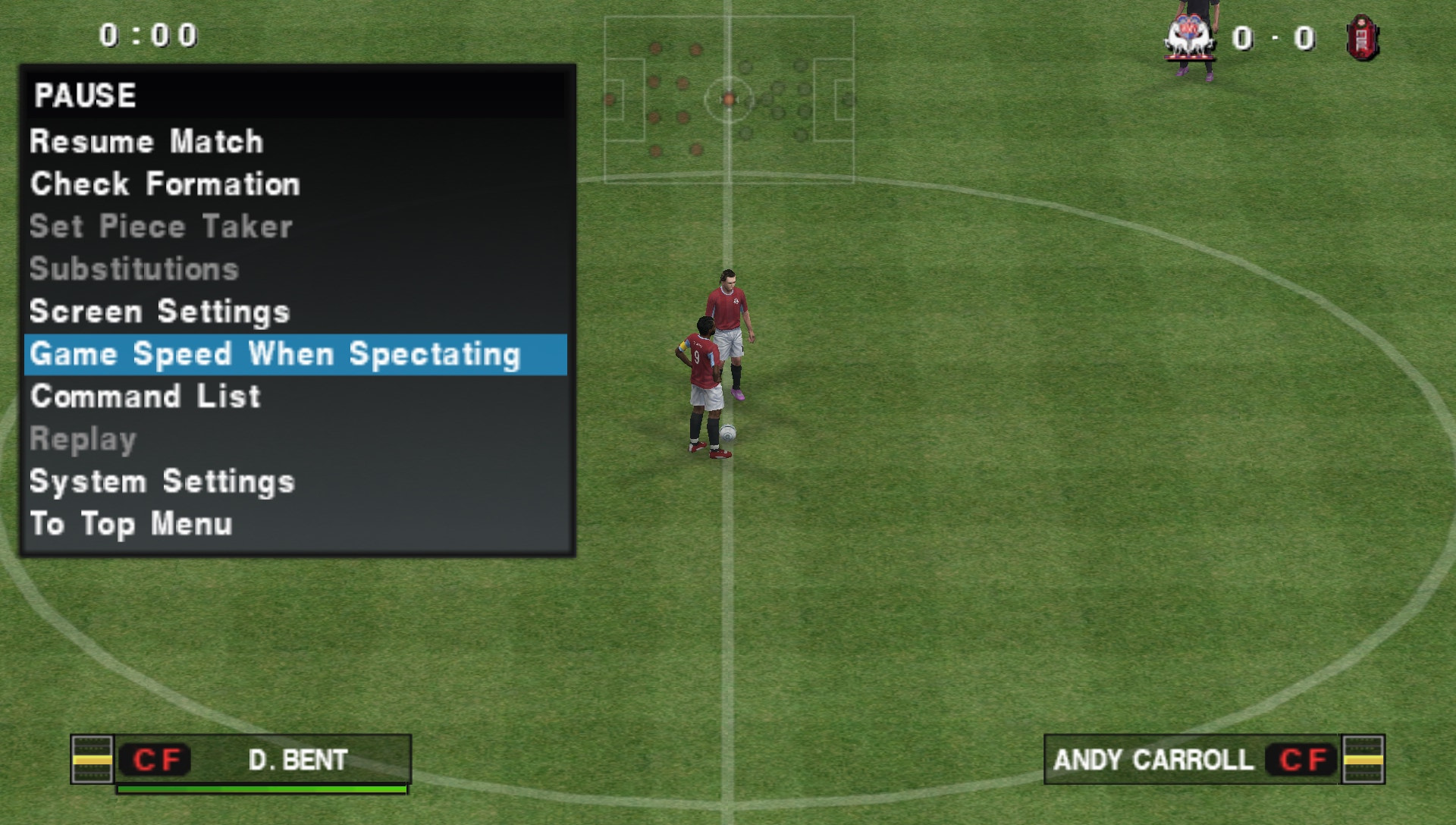Select Game Speed When Spectating
This screenshot has width=1456, height=825.
275,354
